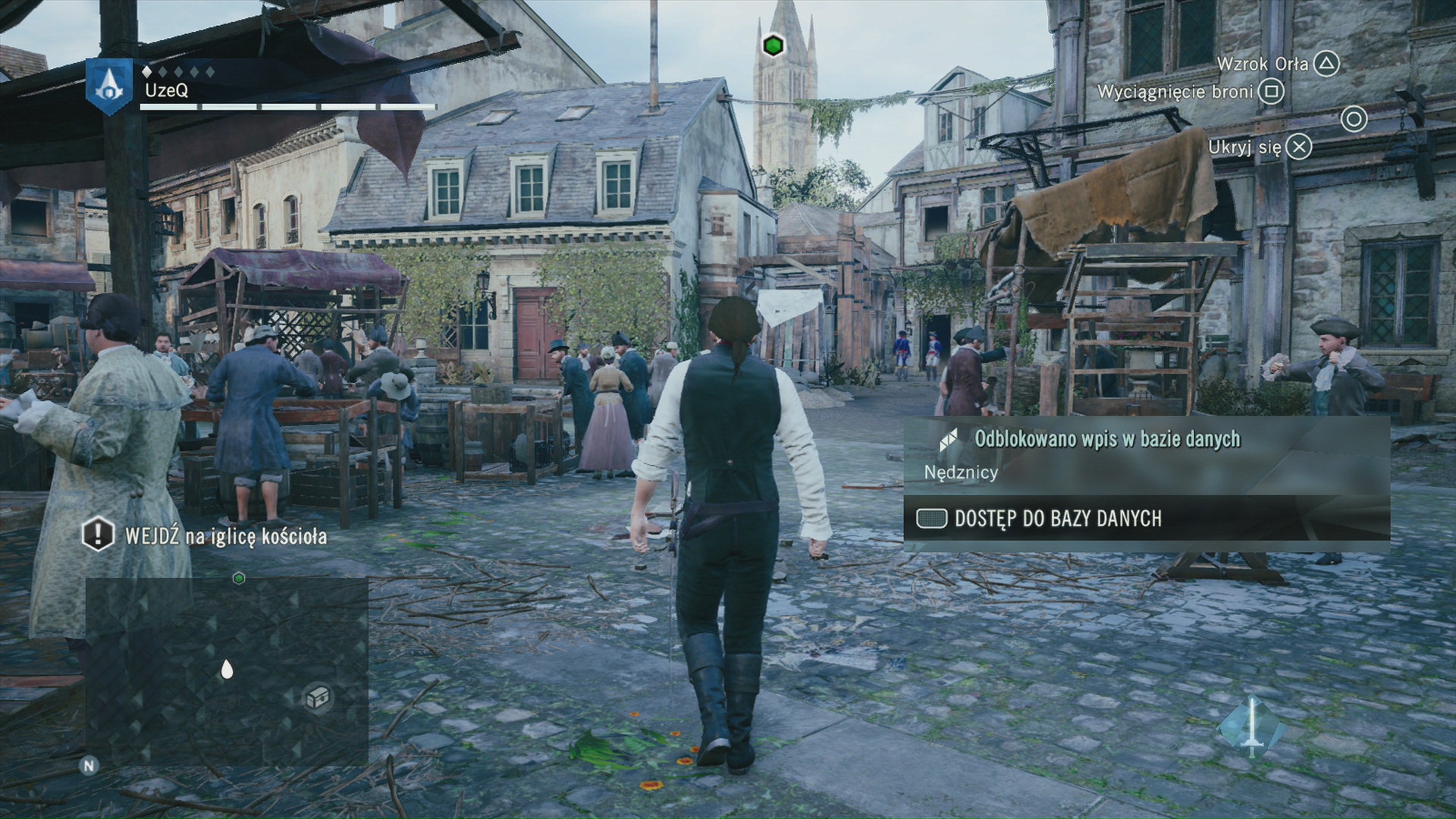Click the green objective marker above the church spire
This screenshot has height=819, width=1456.
[x=773, y=45]
